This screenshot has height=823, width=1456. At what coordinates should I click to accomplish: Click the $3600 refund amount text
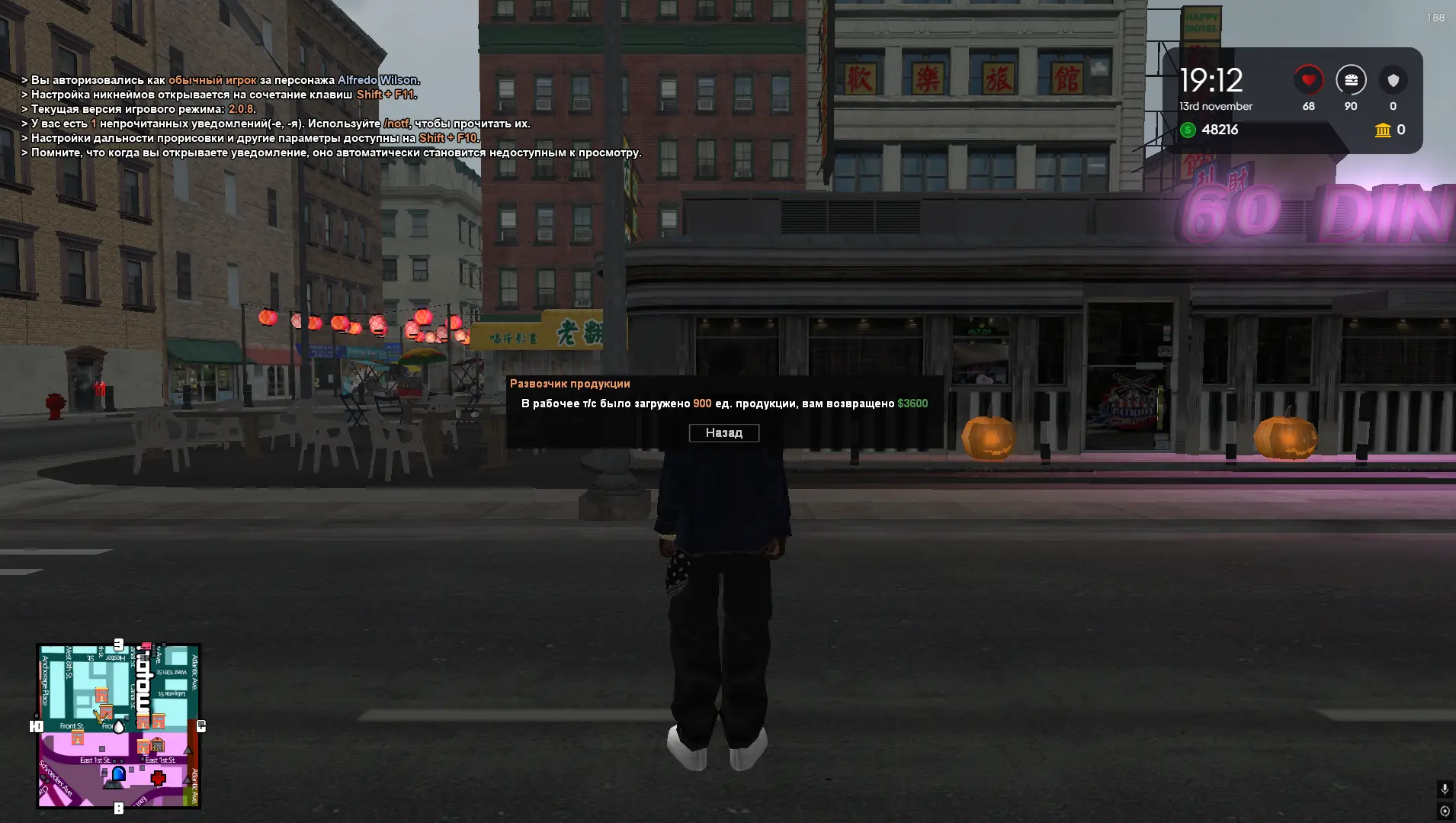(912, 403)
